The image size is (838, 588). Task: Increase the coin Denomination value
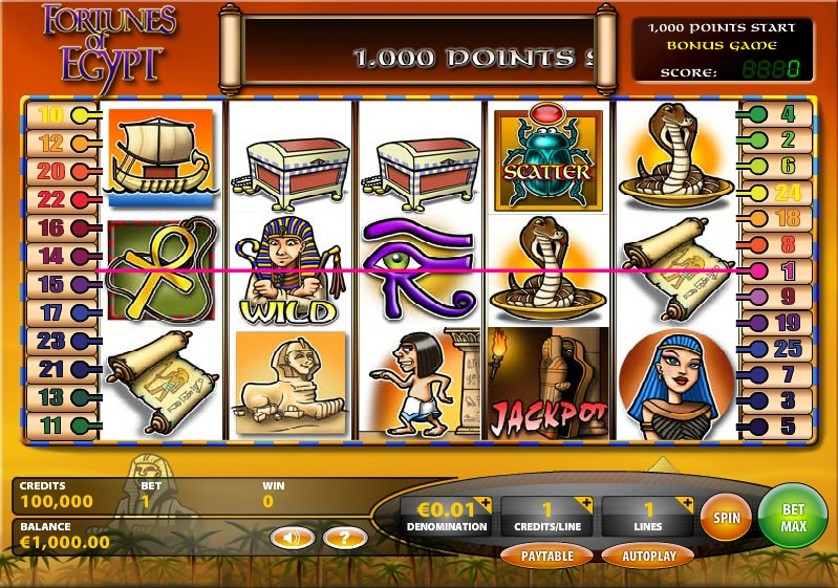tap(485, 503)
